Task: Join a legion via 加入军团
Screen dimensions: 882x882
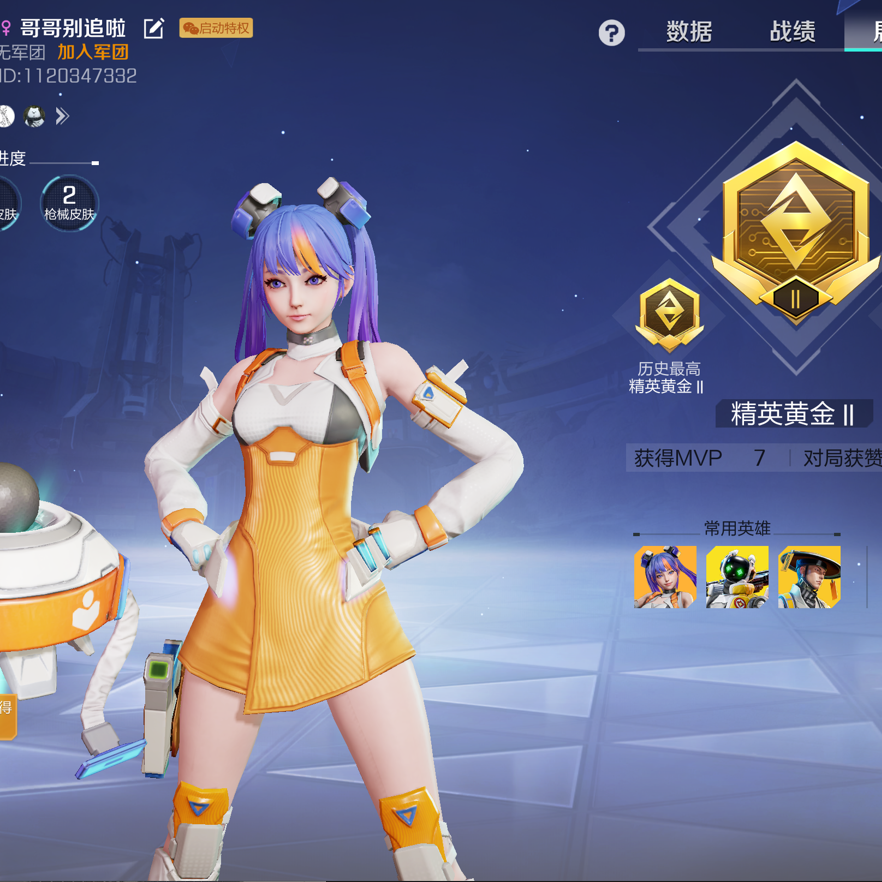Action: coord(93,52)
